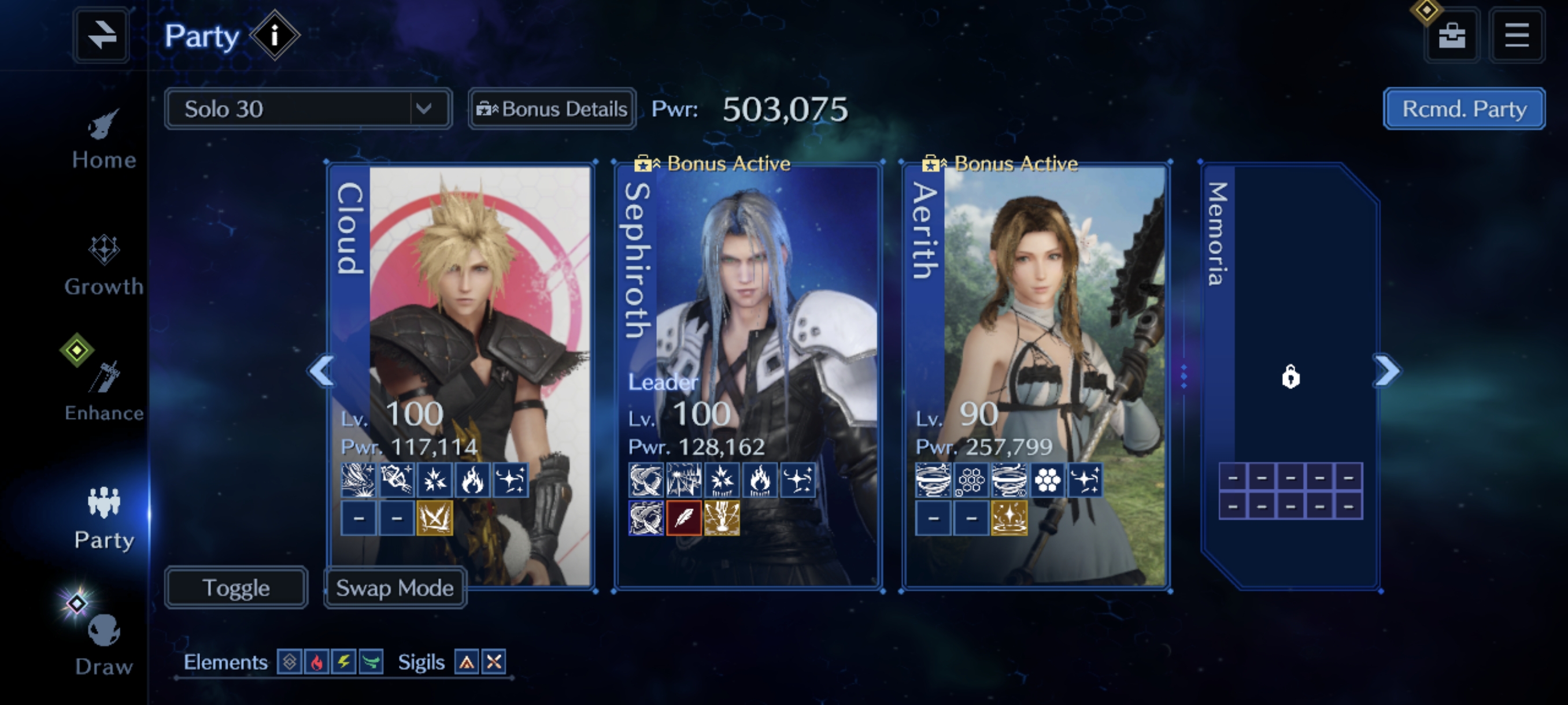
Task: Open the hamburger main menu
Action: tap(1517, 35)
